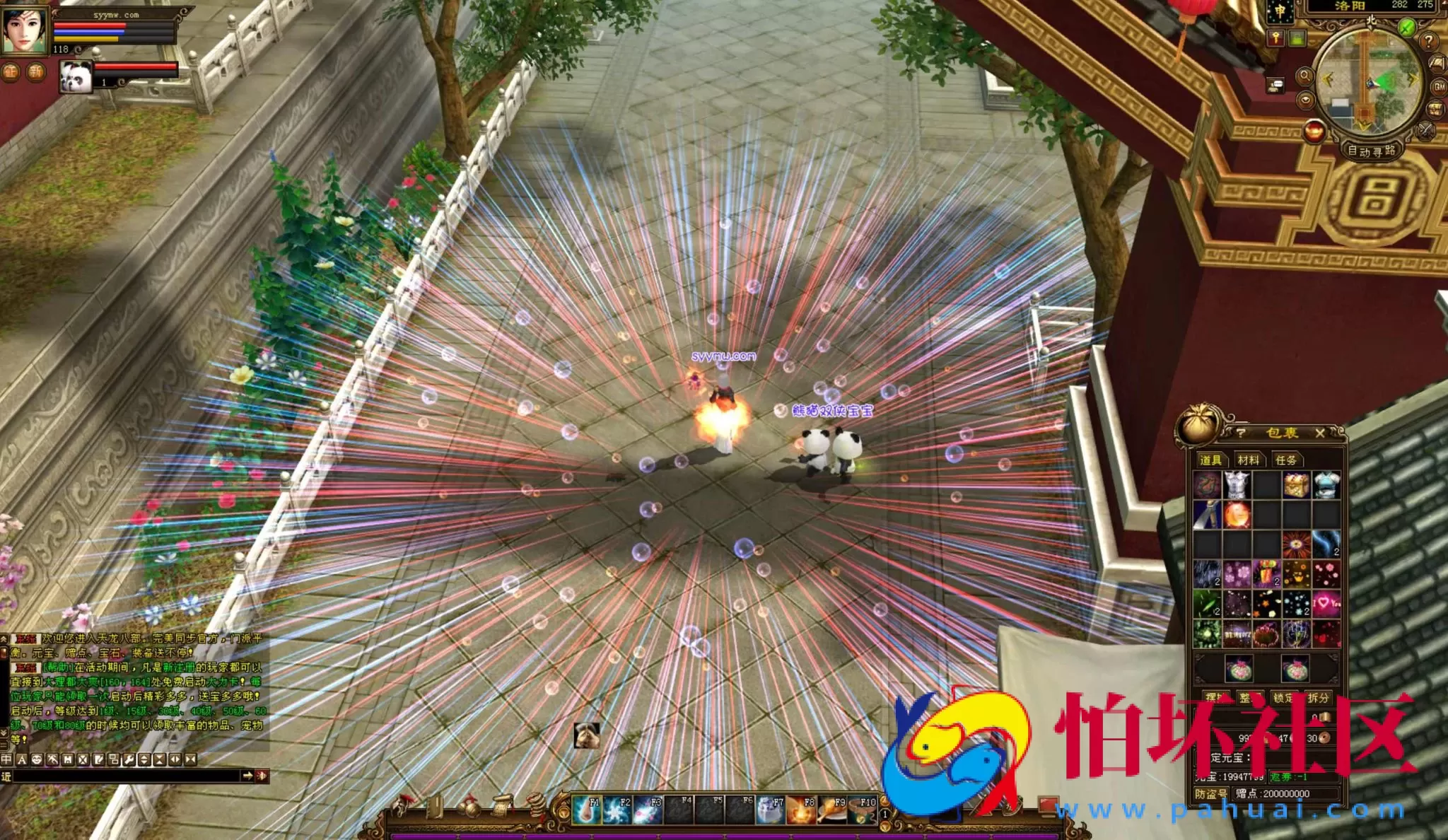Toggle the green lock icon below the 申 sign

point(1297,39)
